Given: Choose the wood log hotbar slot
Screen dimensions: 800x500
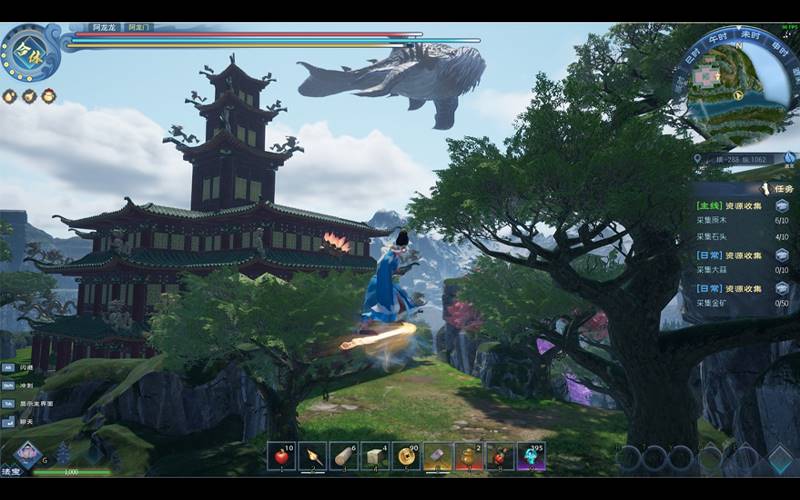Looking at the screenshot, I should [344, 456].
